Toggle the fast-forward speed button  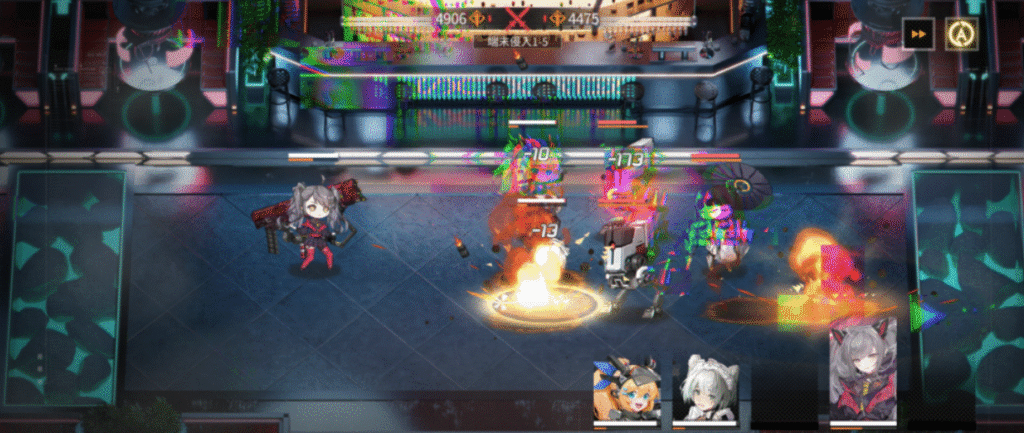917,35
